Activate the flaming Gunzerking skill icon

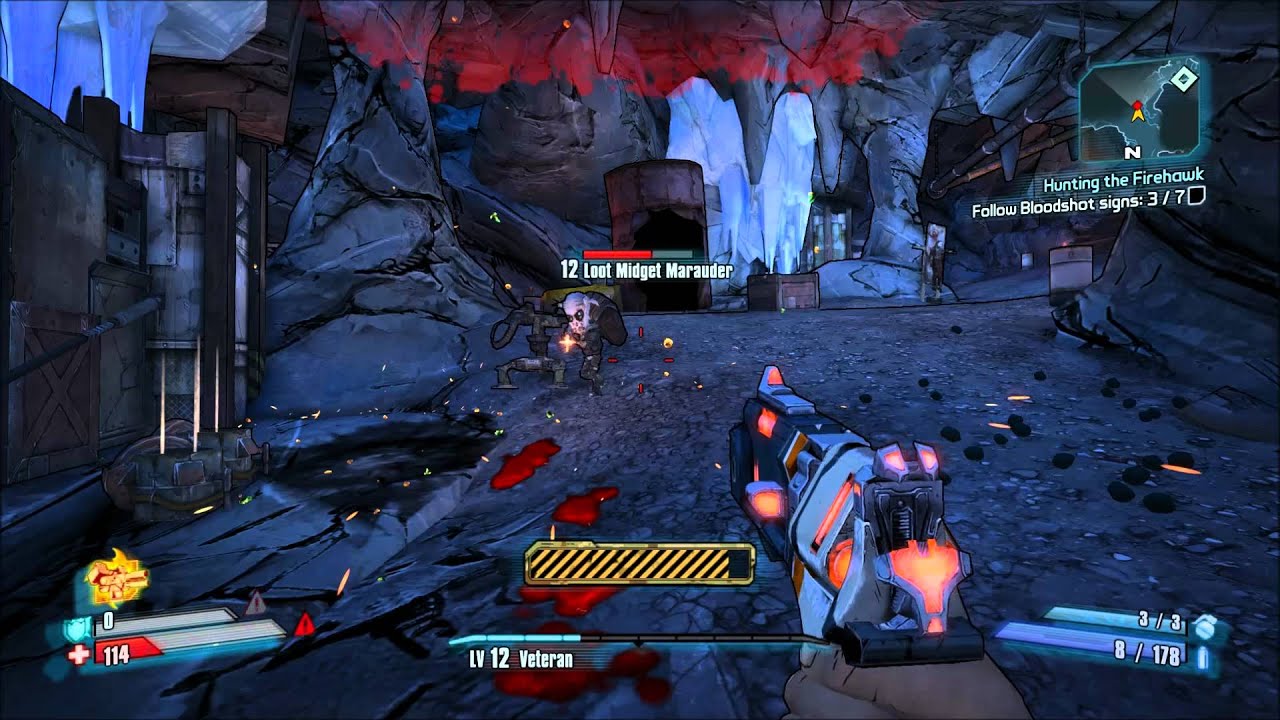pos(117,578)
